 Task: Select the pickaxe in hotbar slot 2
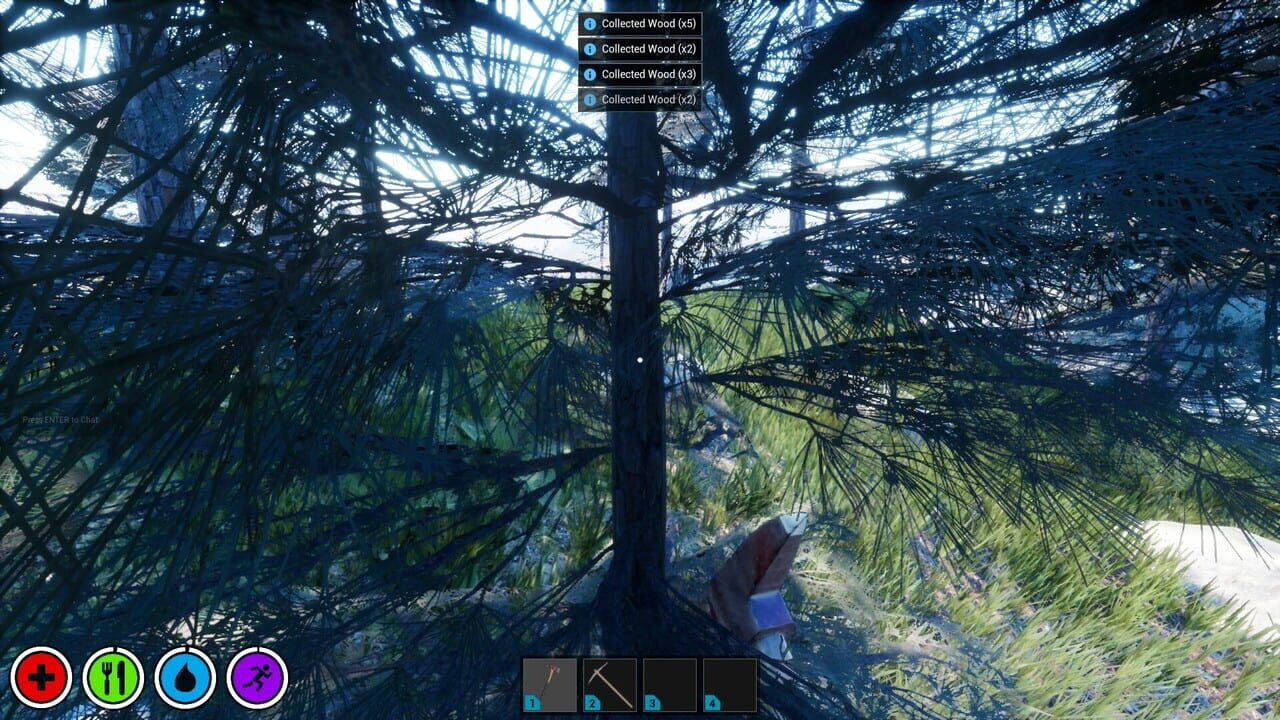(x=612, y=682)
